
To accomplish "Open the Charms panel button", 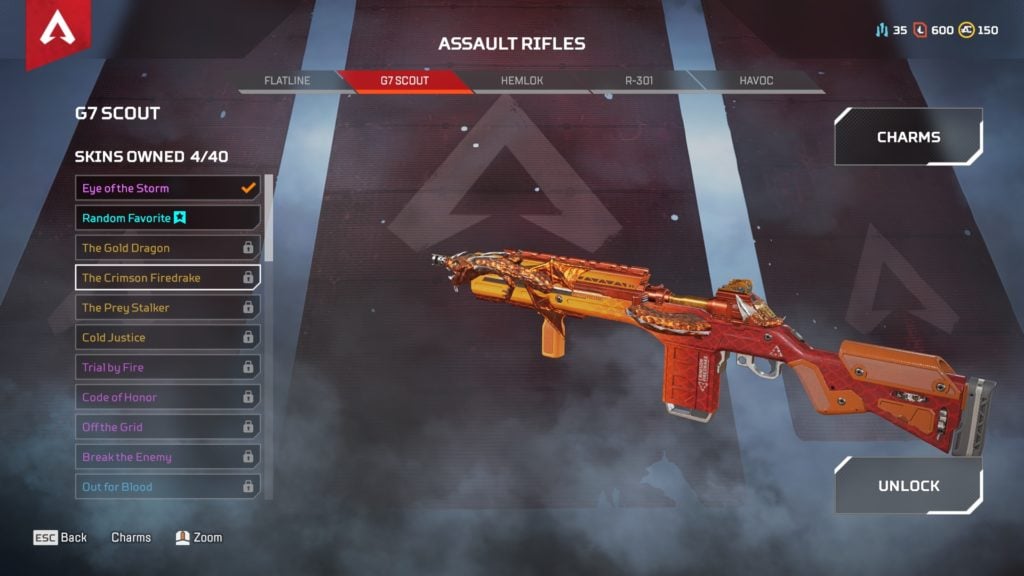I will (908, 137).
